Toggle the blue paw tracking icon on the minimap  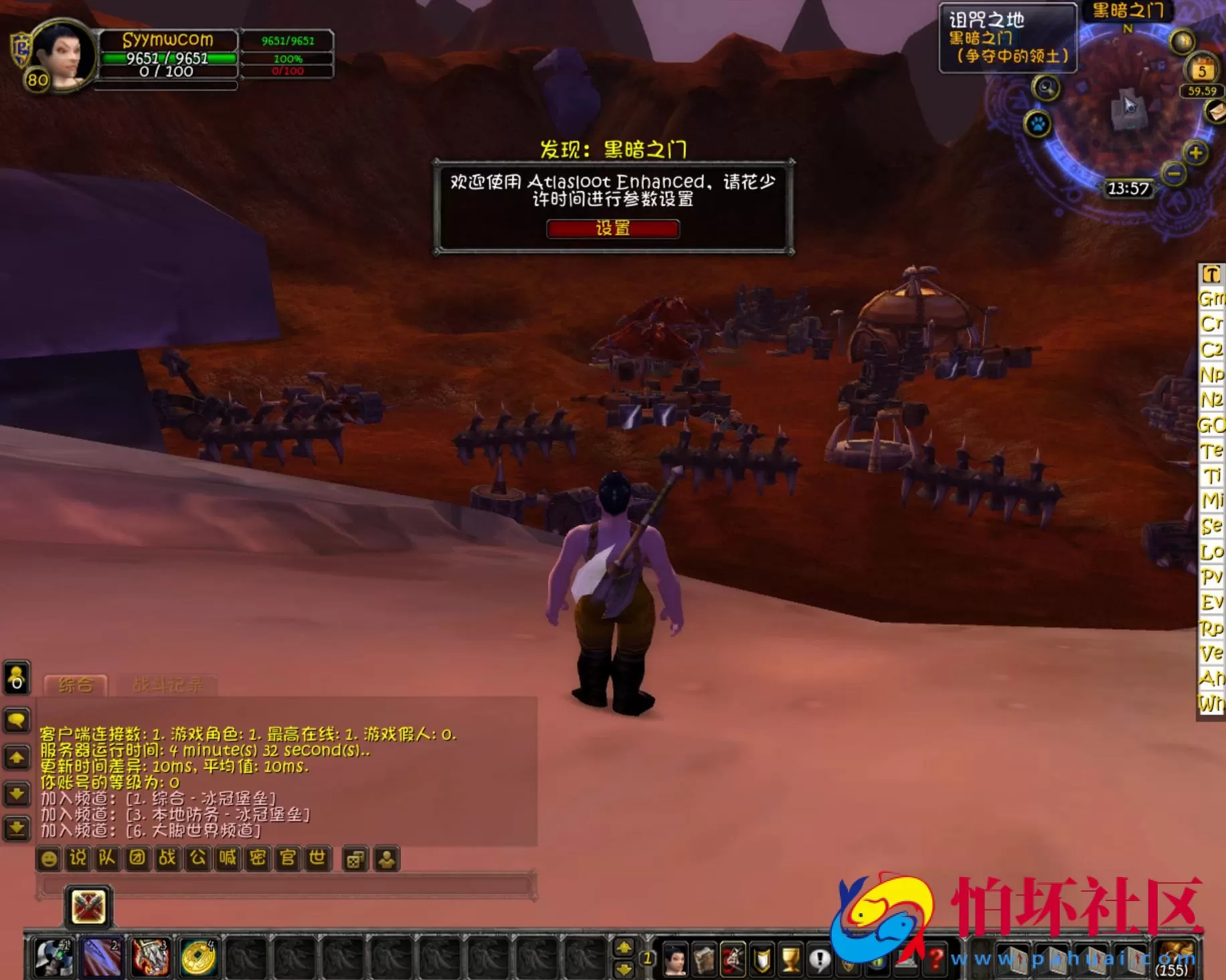(1037, 124)
